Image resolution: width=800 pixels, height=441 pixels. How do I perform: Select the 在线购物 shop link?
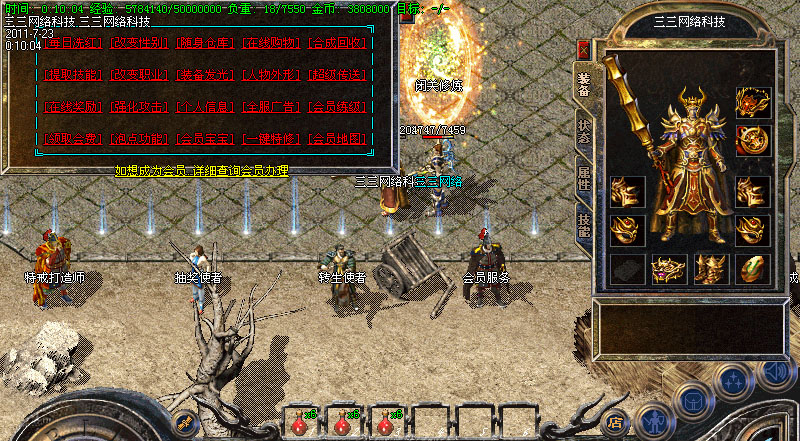pos(271,43)
